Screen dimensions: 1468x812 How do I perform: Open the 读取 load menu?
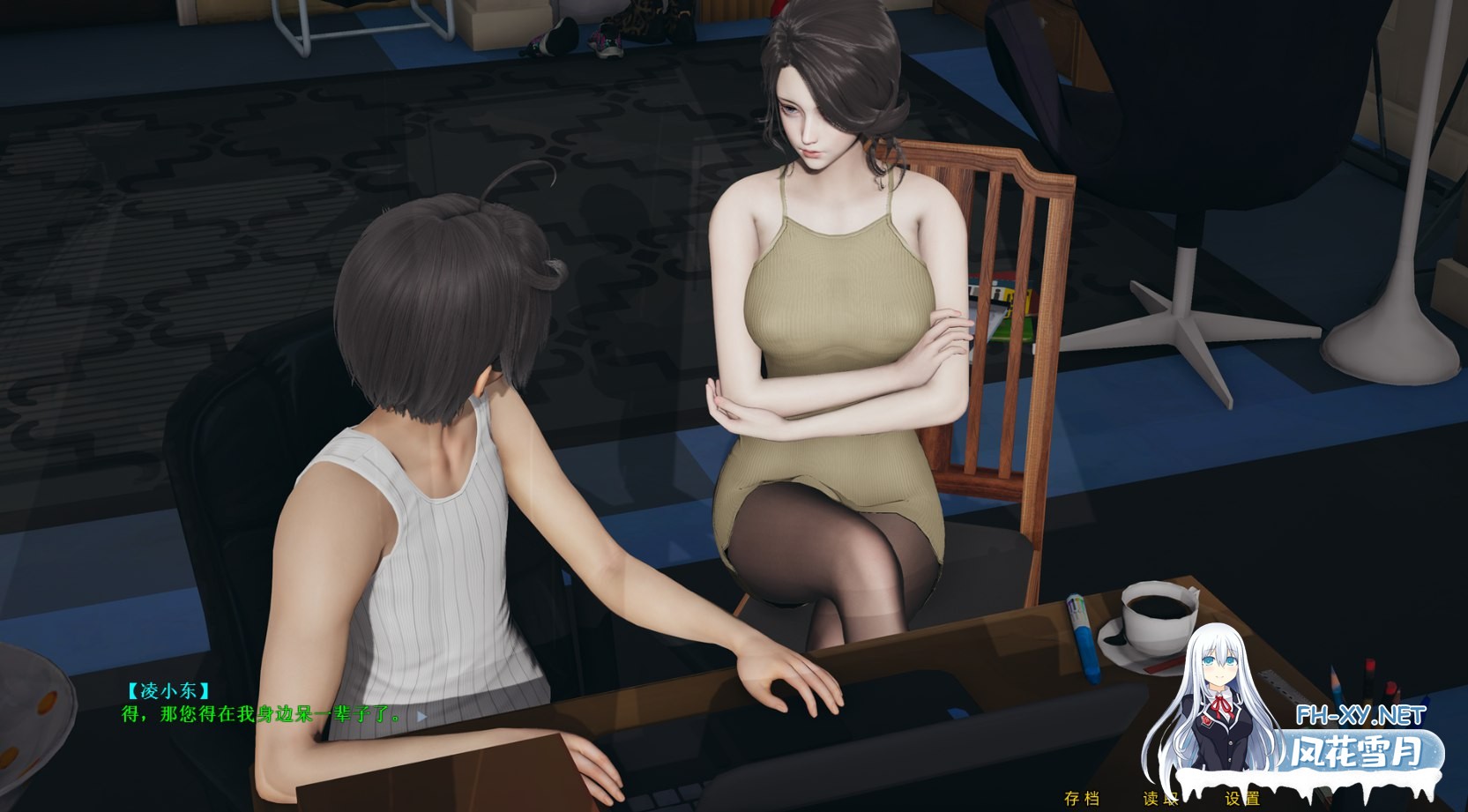(1160, 799)
